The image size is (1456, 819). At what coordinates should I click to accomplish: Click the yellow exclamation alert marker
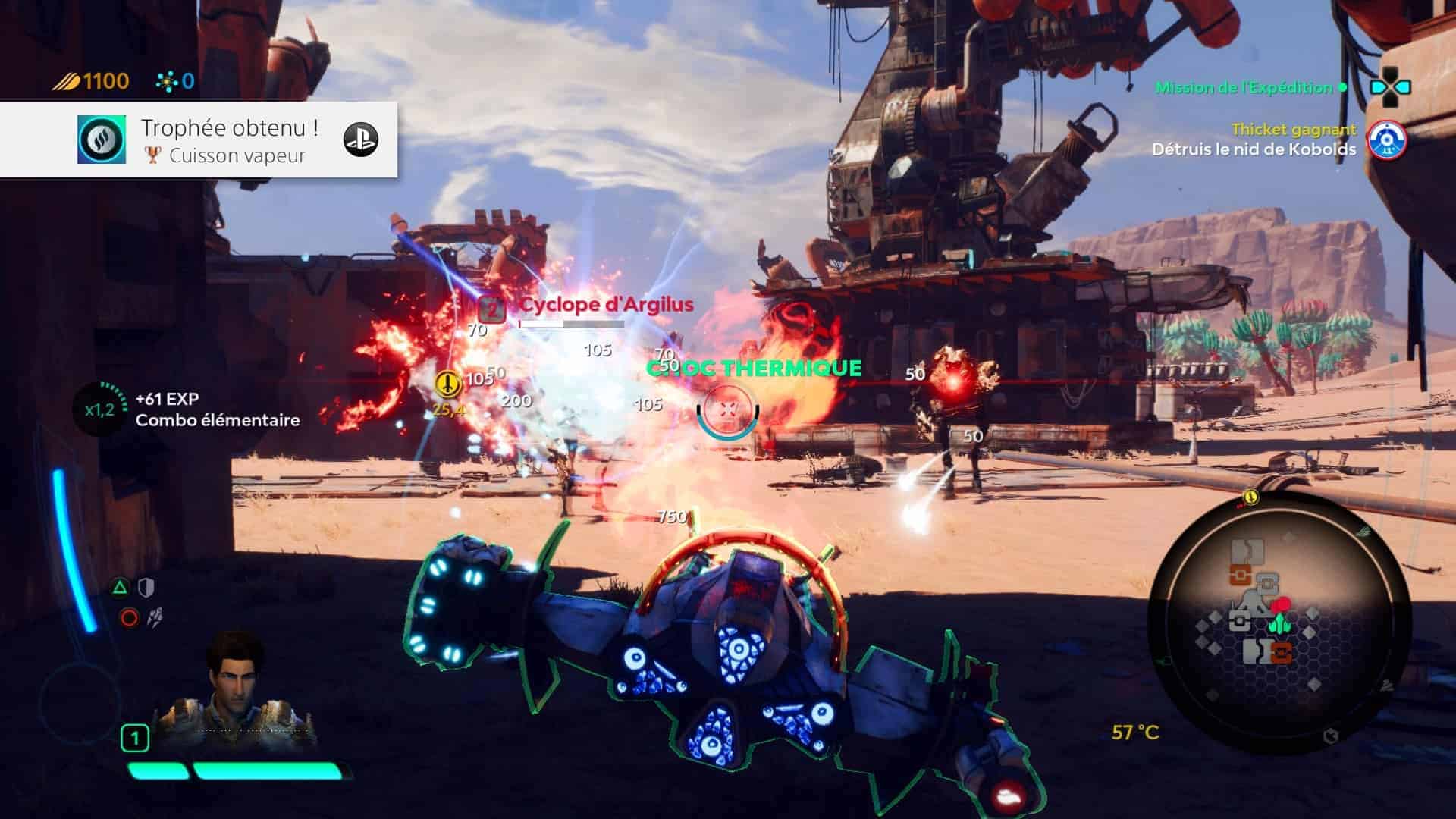449,384
